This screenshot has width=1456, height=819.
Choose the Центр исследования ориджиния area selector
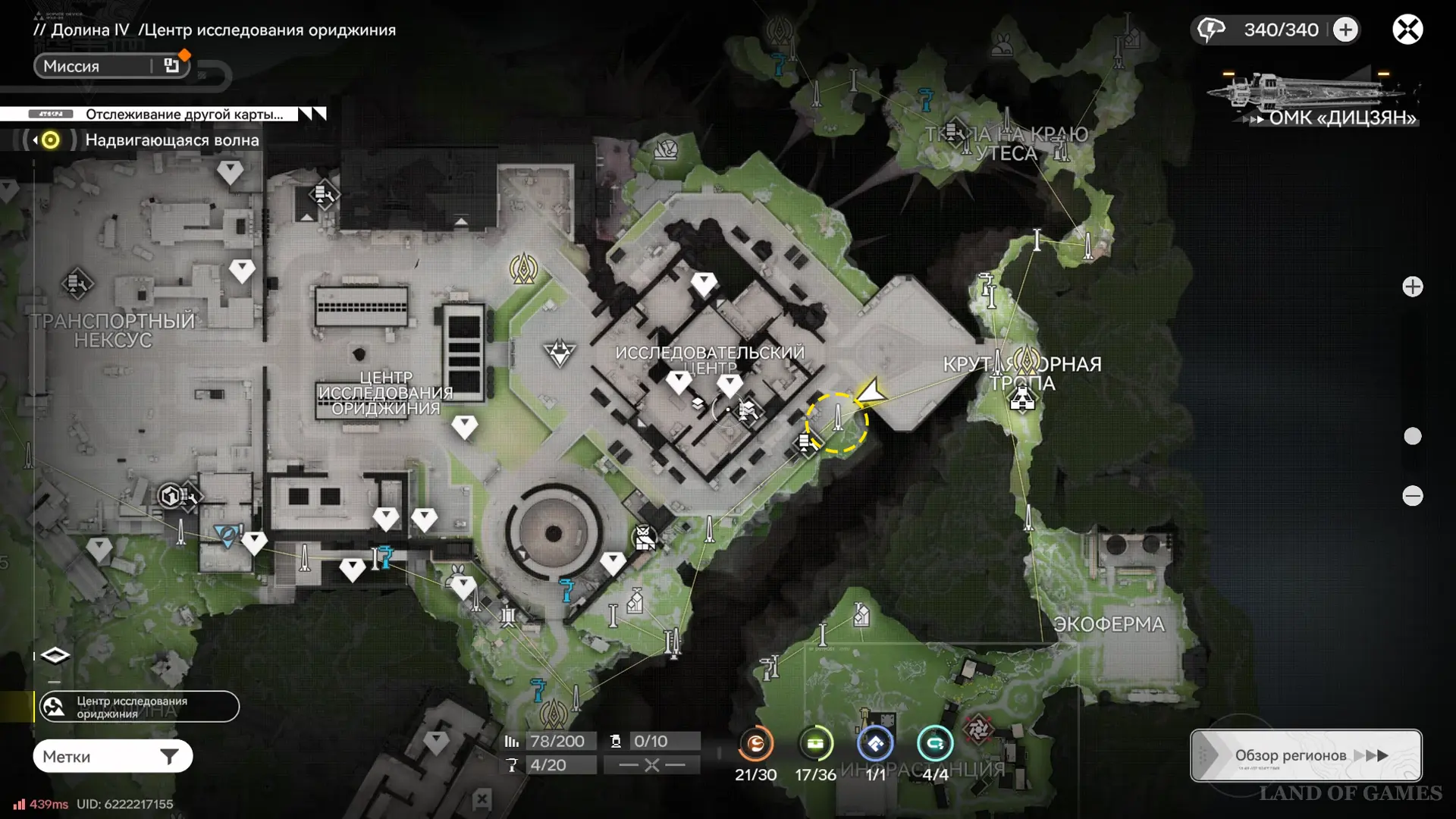139,707
